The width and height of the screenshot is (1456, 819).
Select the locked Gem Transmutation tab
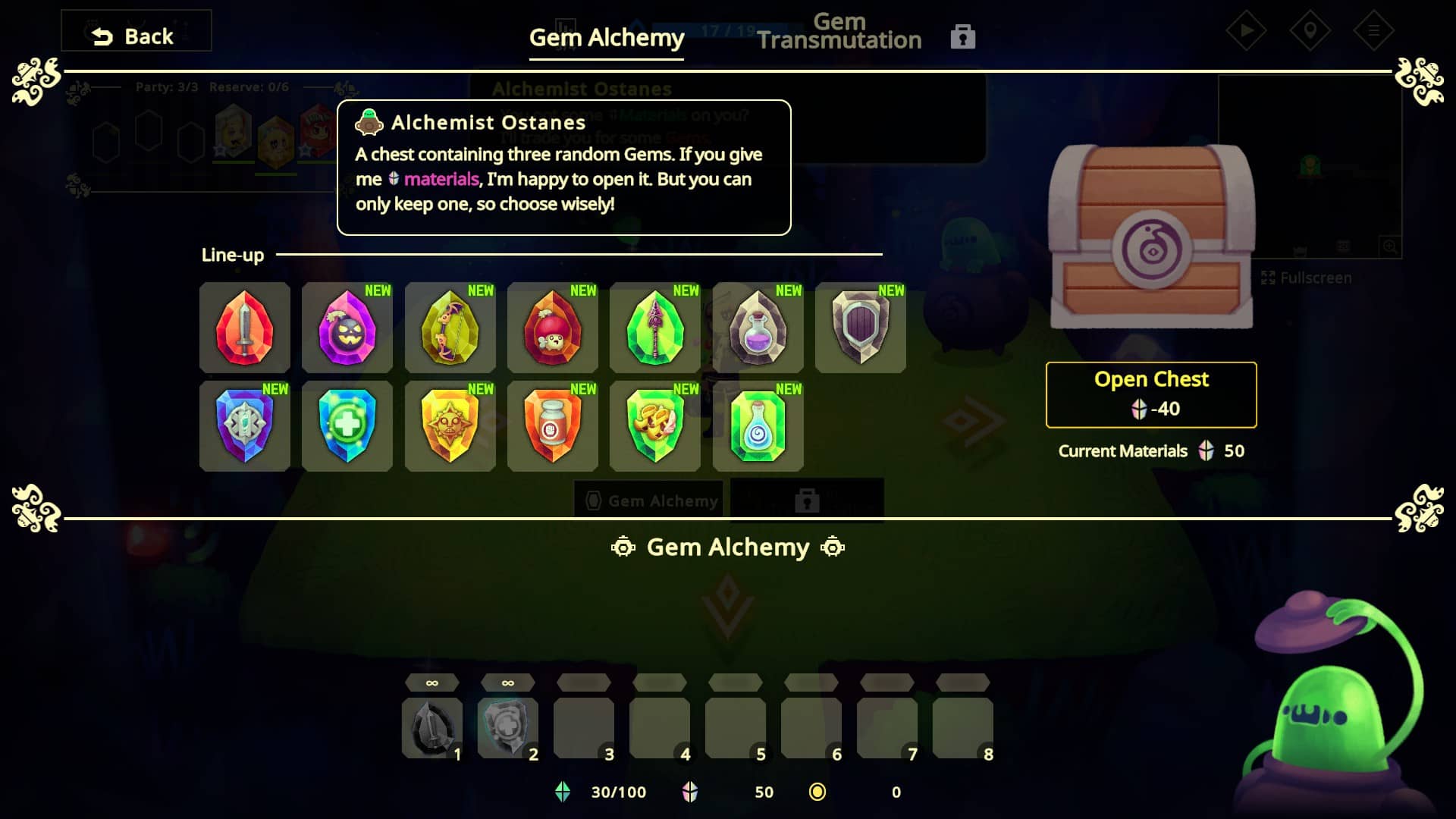839,33
